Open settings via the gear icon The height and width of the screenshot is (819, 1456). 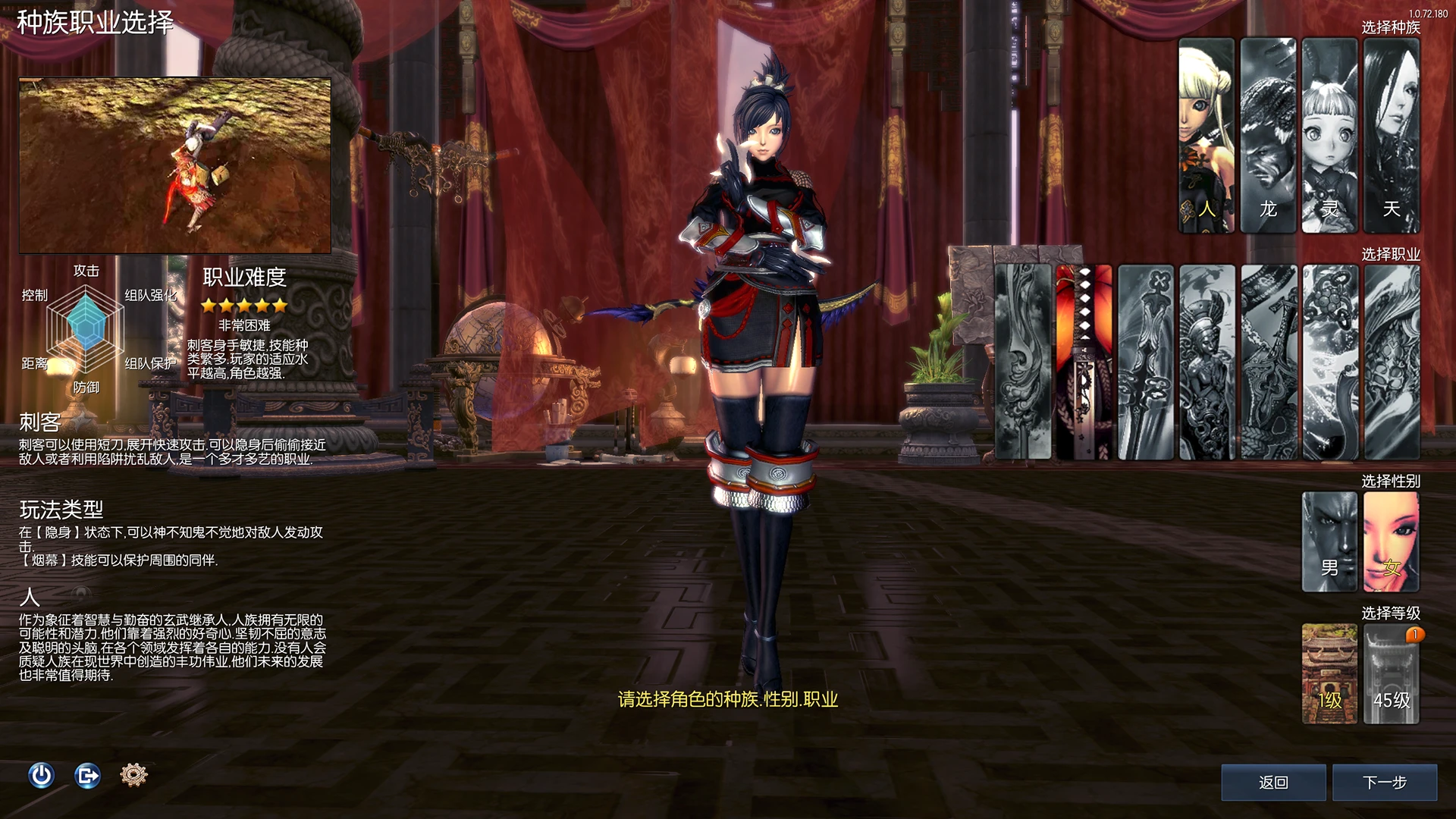pos(133,775)
